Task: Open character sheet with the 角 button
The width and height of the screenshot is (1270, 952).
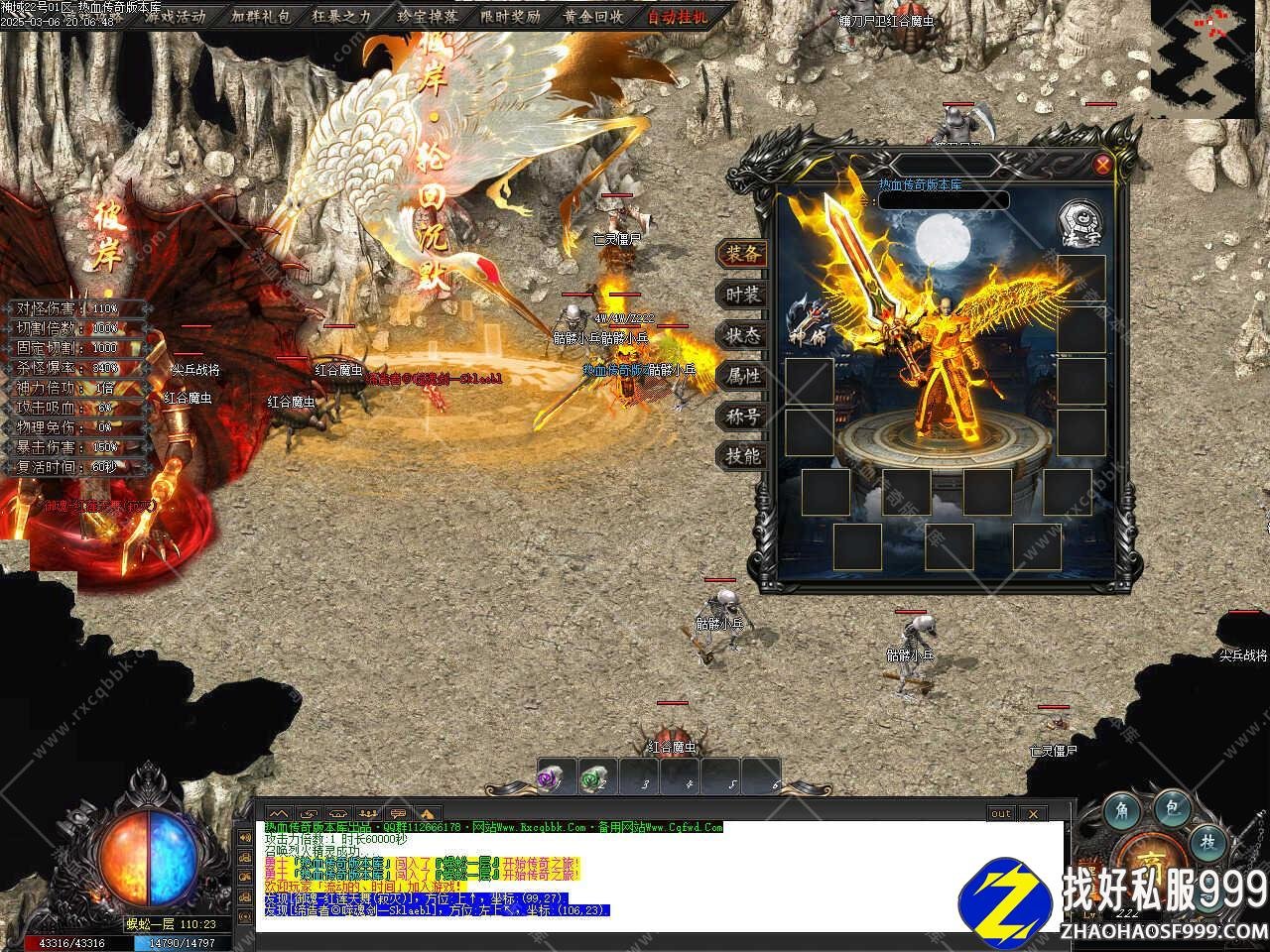Action: pos(1124,809)
